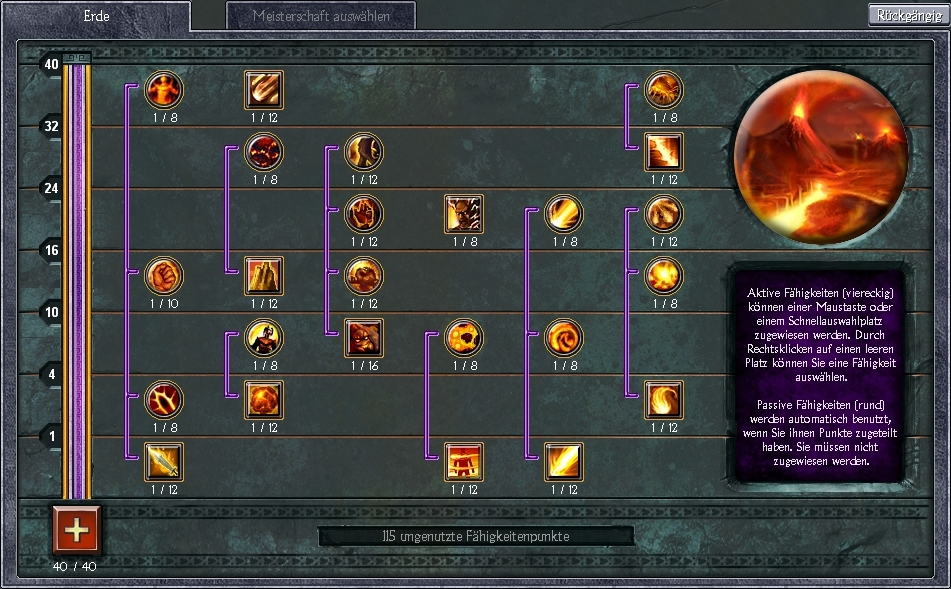Choose the diagonal fire streak square skill
951x589 pixels.
[x=564, y=461]
